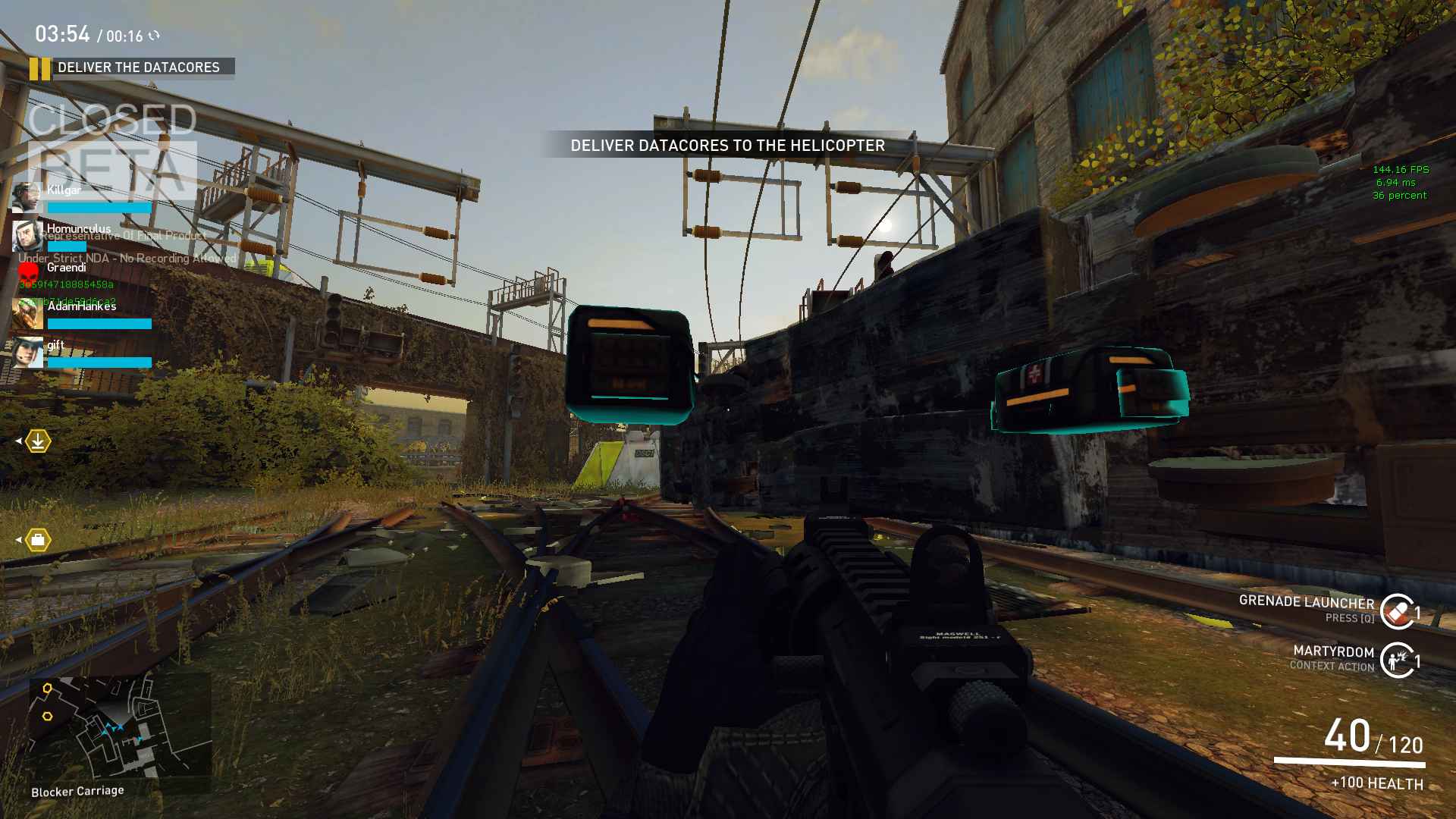The height and width of the screenshot is (819, 1456).
Task: Open the minimap
Action: [x=120, y=726]
